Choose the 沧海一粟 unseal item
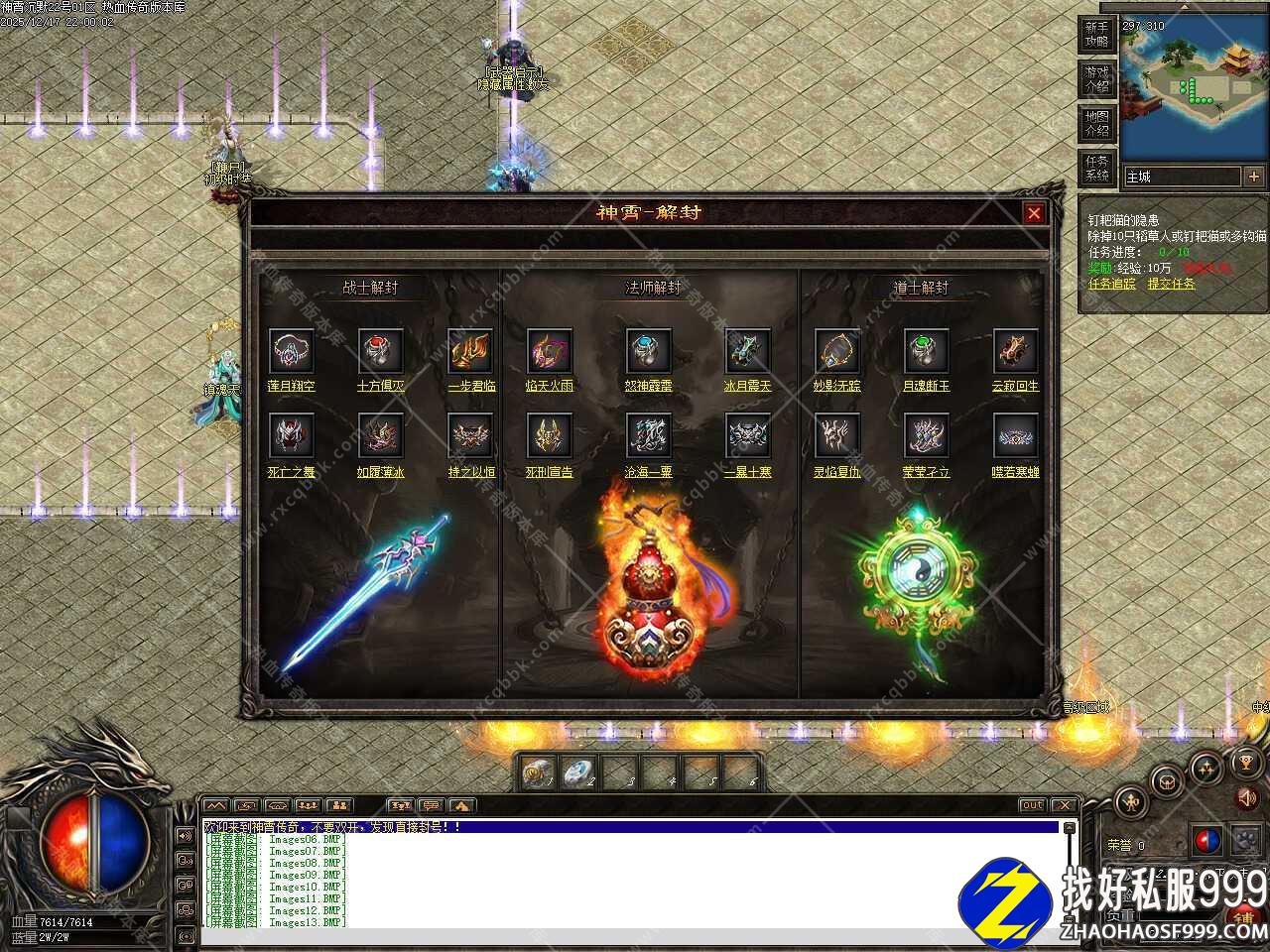Screen dimensions: 1270x952 tap(649, 436)
